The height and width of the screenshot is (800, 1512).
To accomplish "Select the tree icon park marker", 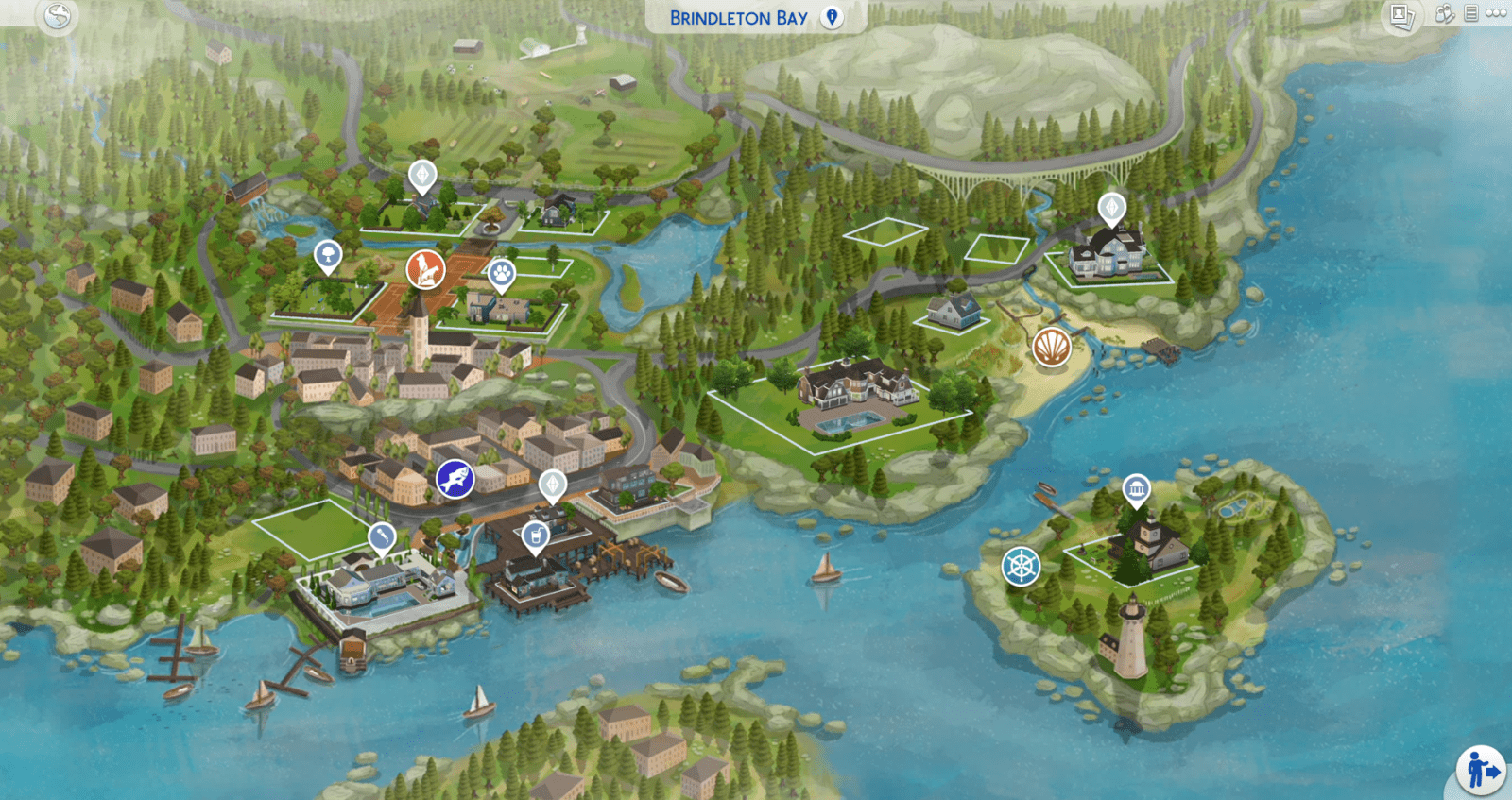I will [326, 255].
